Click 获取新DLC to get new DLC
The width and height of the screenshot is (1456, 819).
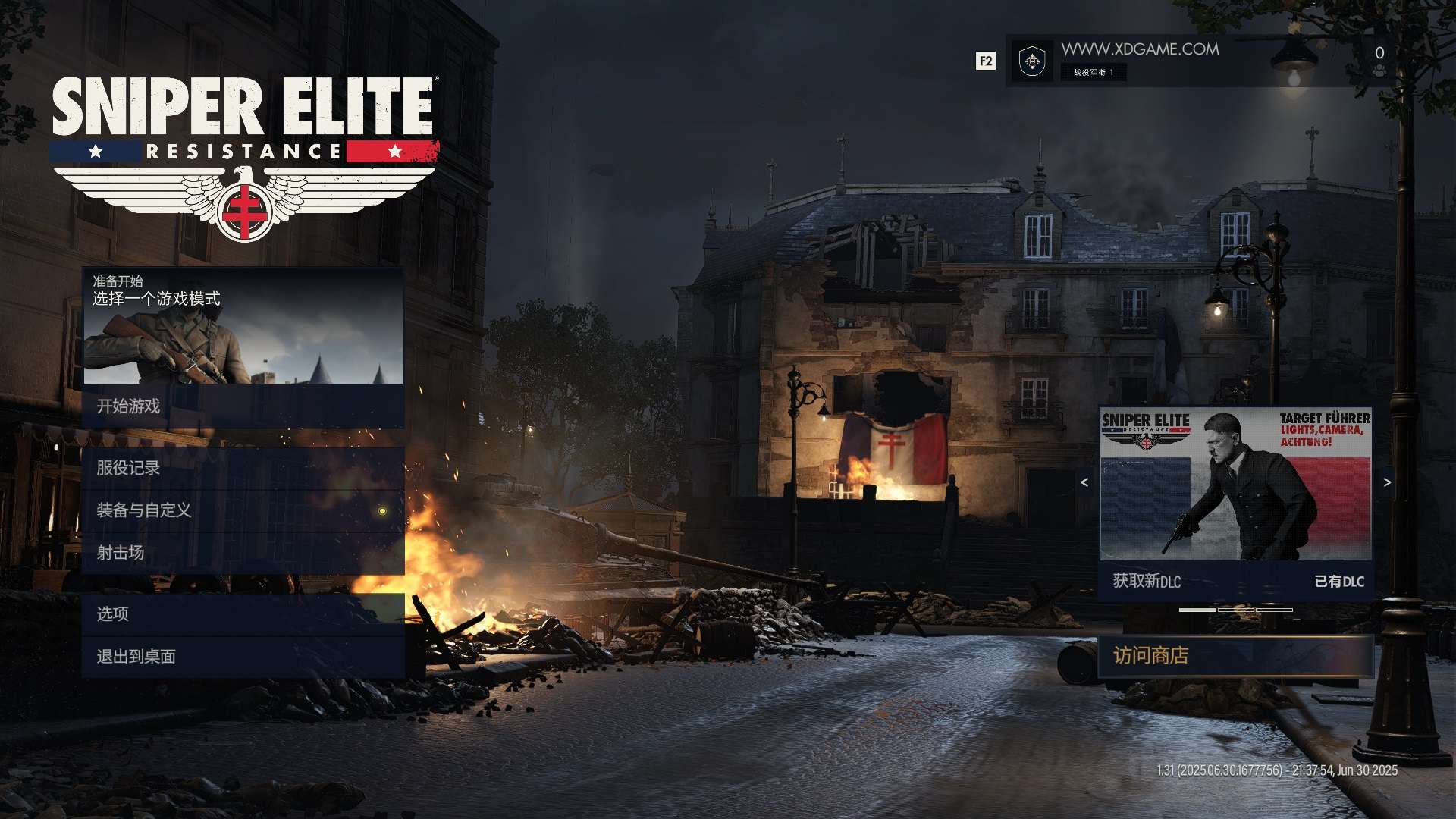pyautogui.click(x=1147, y=582)
